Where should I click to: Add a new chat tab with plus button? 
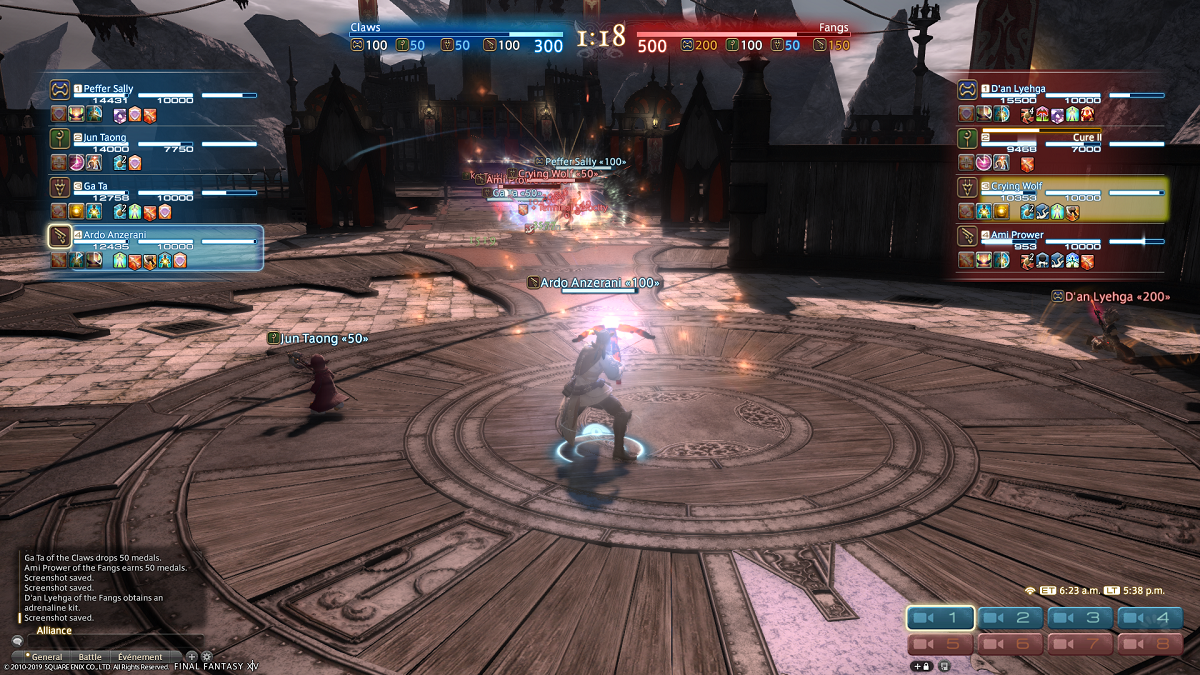pos(192,657)
